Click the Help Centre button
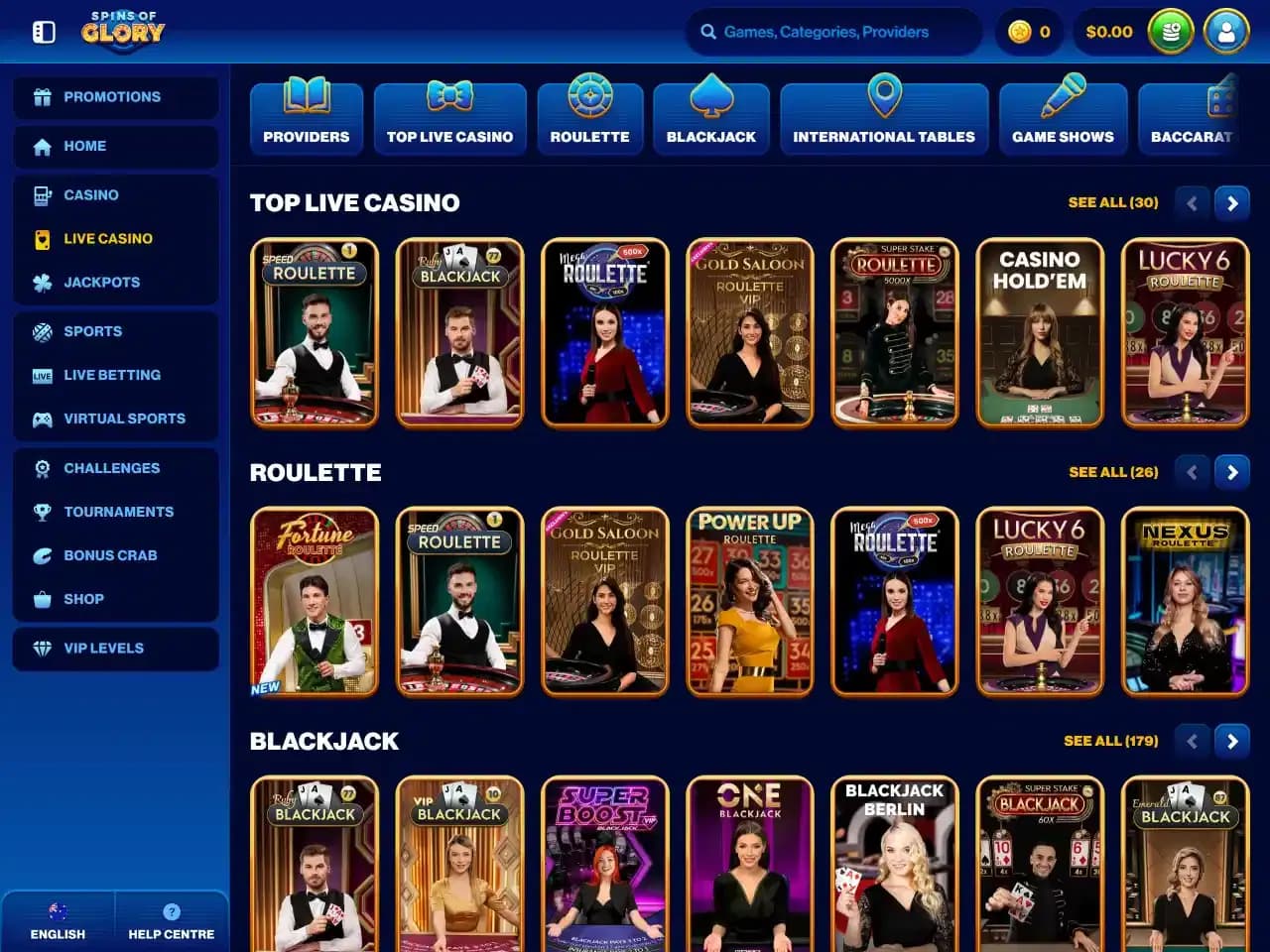 tap(172, 919)
